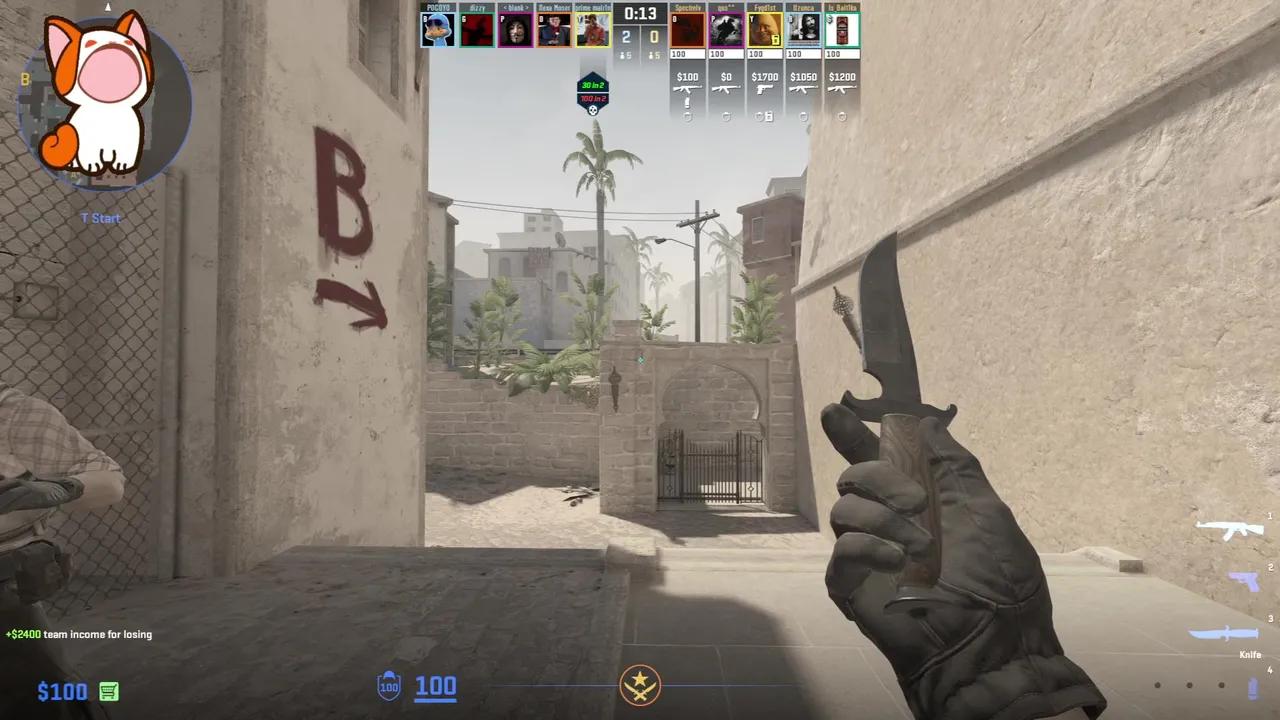Click Is Baitlka's rifle loadout icon
Image resolution: width=1280 pixels, height=720 pixels.
(x=840, y=89)
